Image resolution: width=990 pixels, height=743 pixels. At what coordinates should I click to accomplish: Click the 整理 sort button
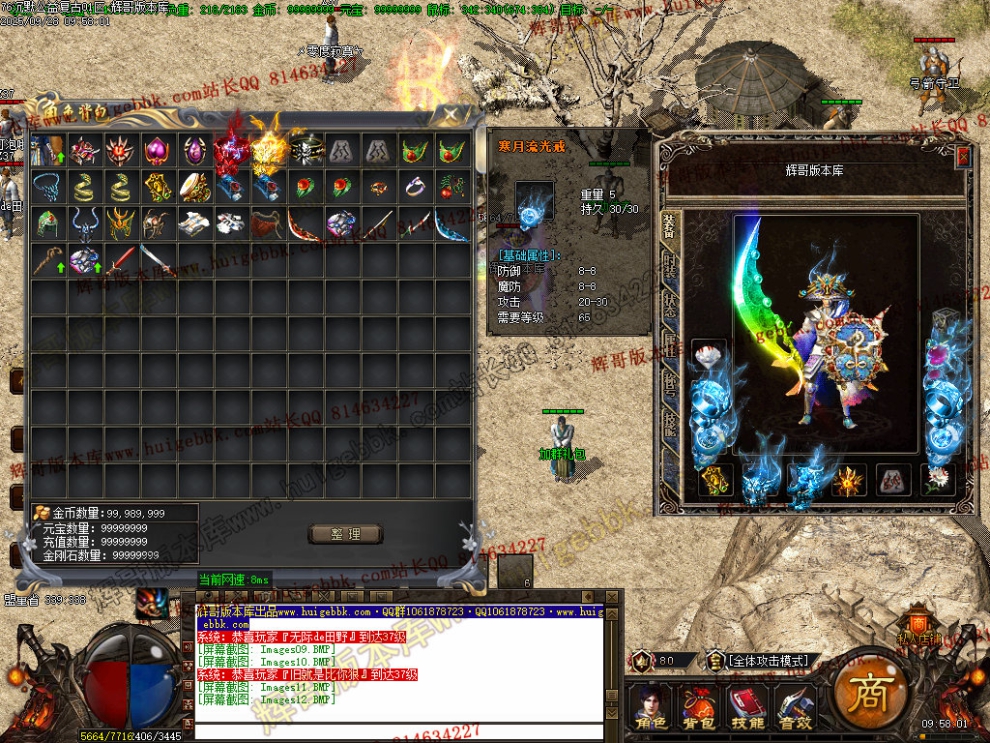pyautogui.click(x=345, y=534)
